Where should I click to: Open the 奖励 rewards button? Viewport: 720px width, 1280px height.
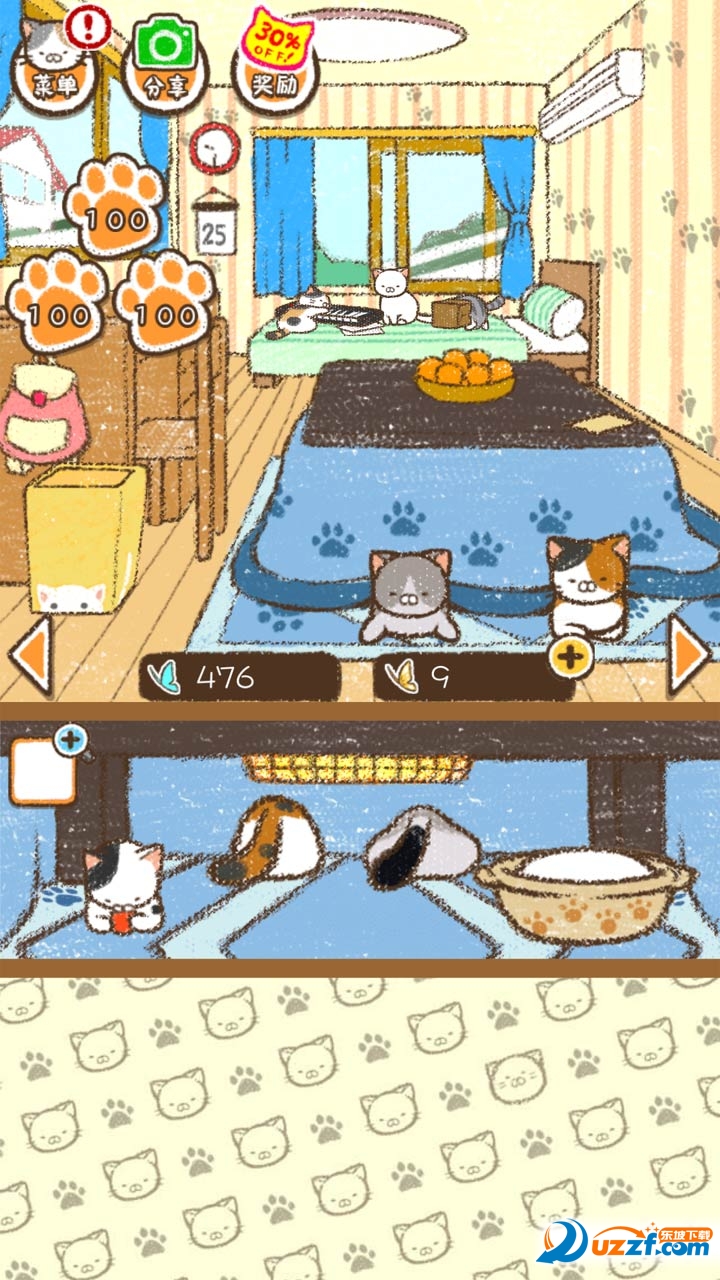274,68
